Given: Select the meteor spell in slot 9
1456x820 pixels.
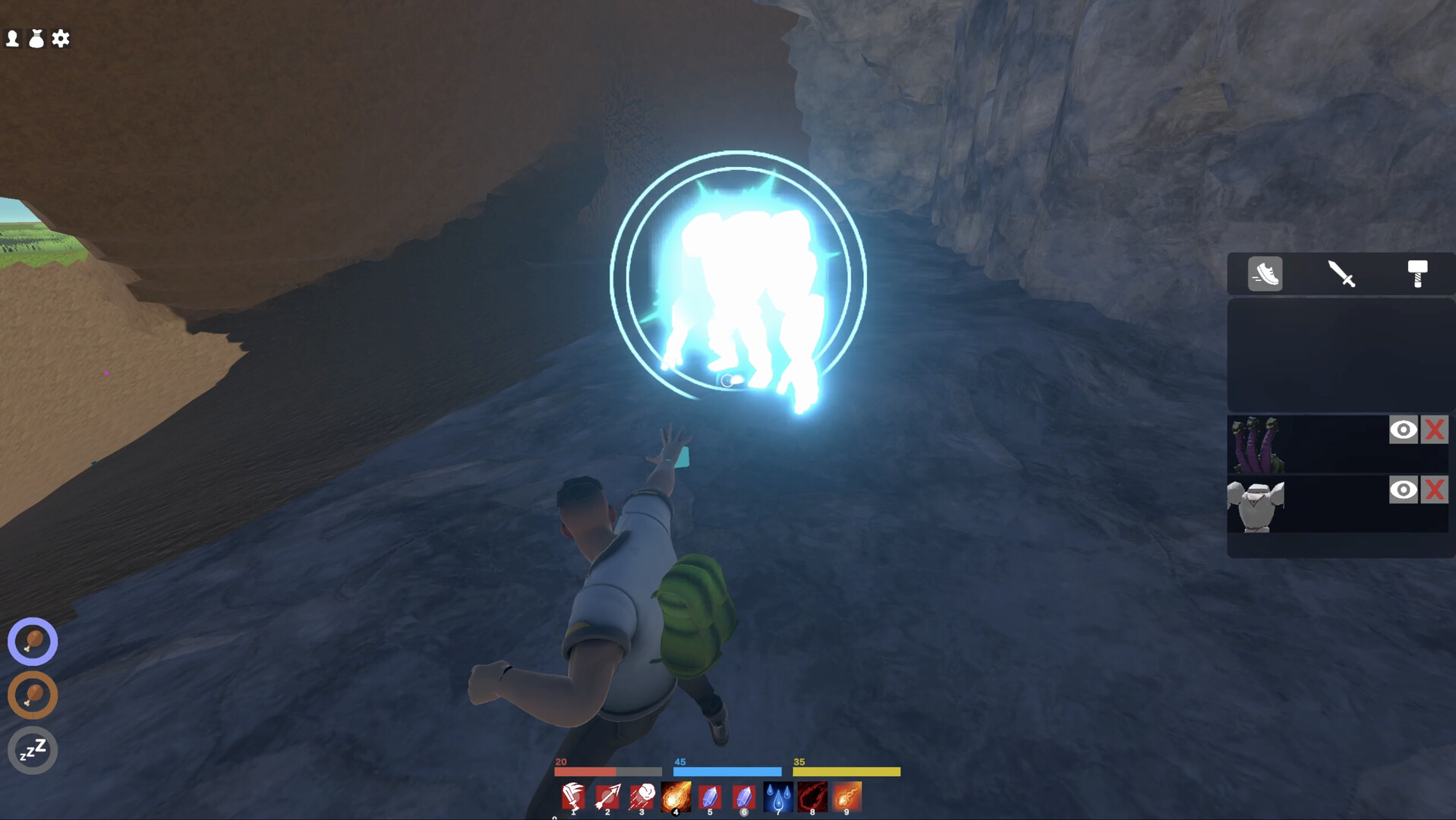Looking at the screenshot, I should [x=846, y=796].
